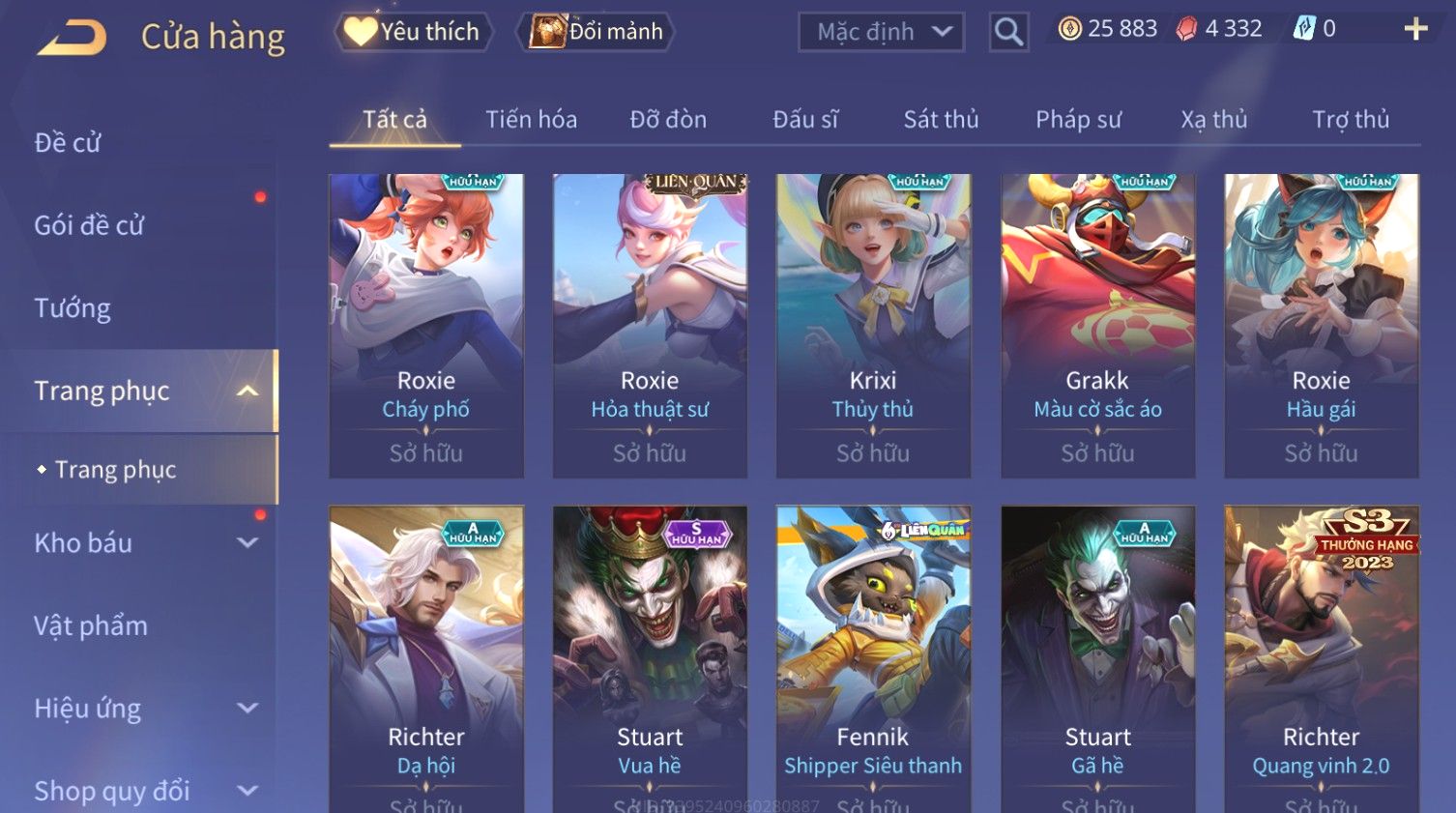Show the Sát thủ skins tab
The height and width of the screenshot is (813, 1456).
[941, 120]
